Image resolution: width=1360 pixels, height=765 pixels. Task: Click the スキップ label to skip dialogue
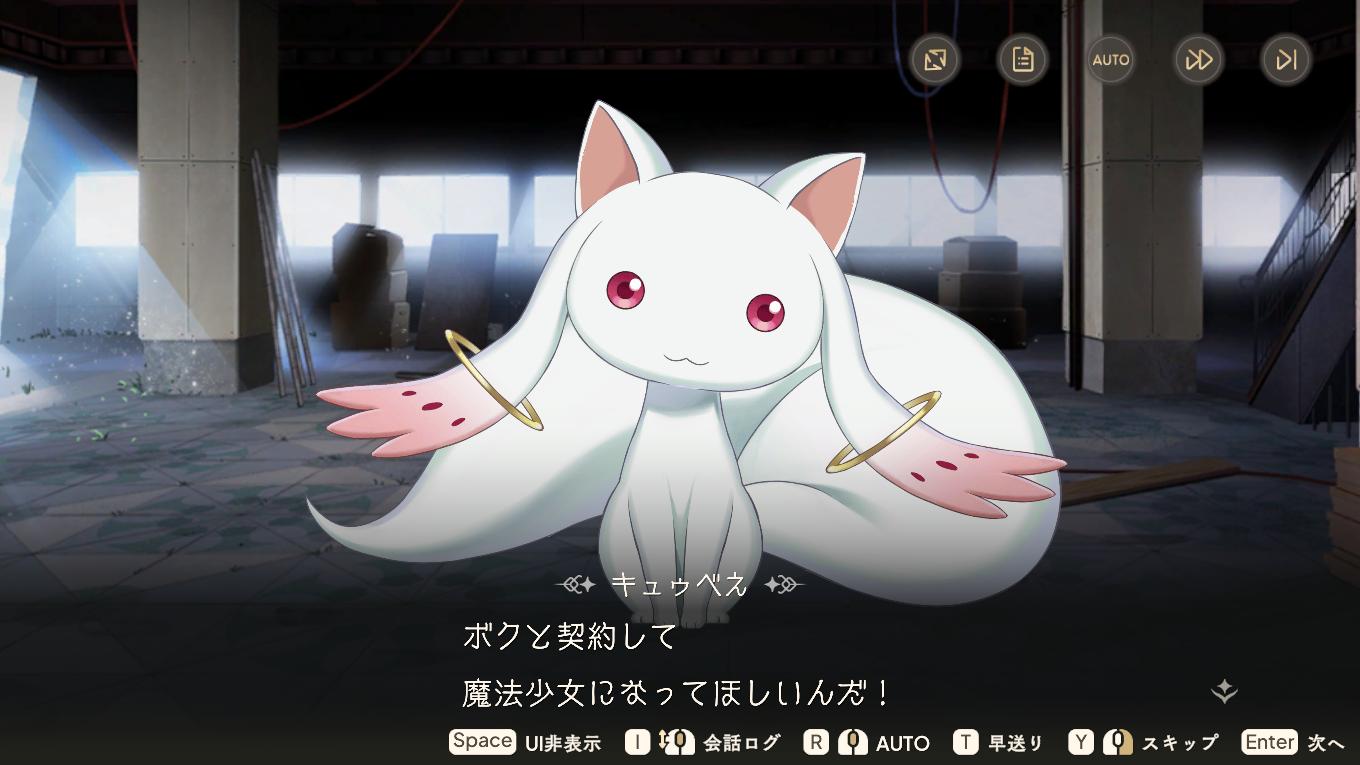pos(1180,742)
